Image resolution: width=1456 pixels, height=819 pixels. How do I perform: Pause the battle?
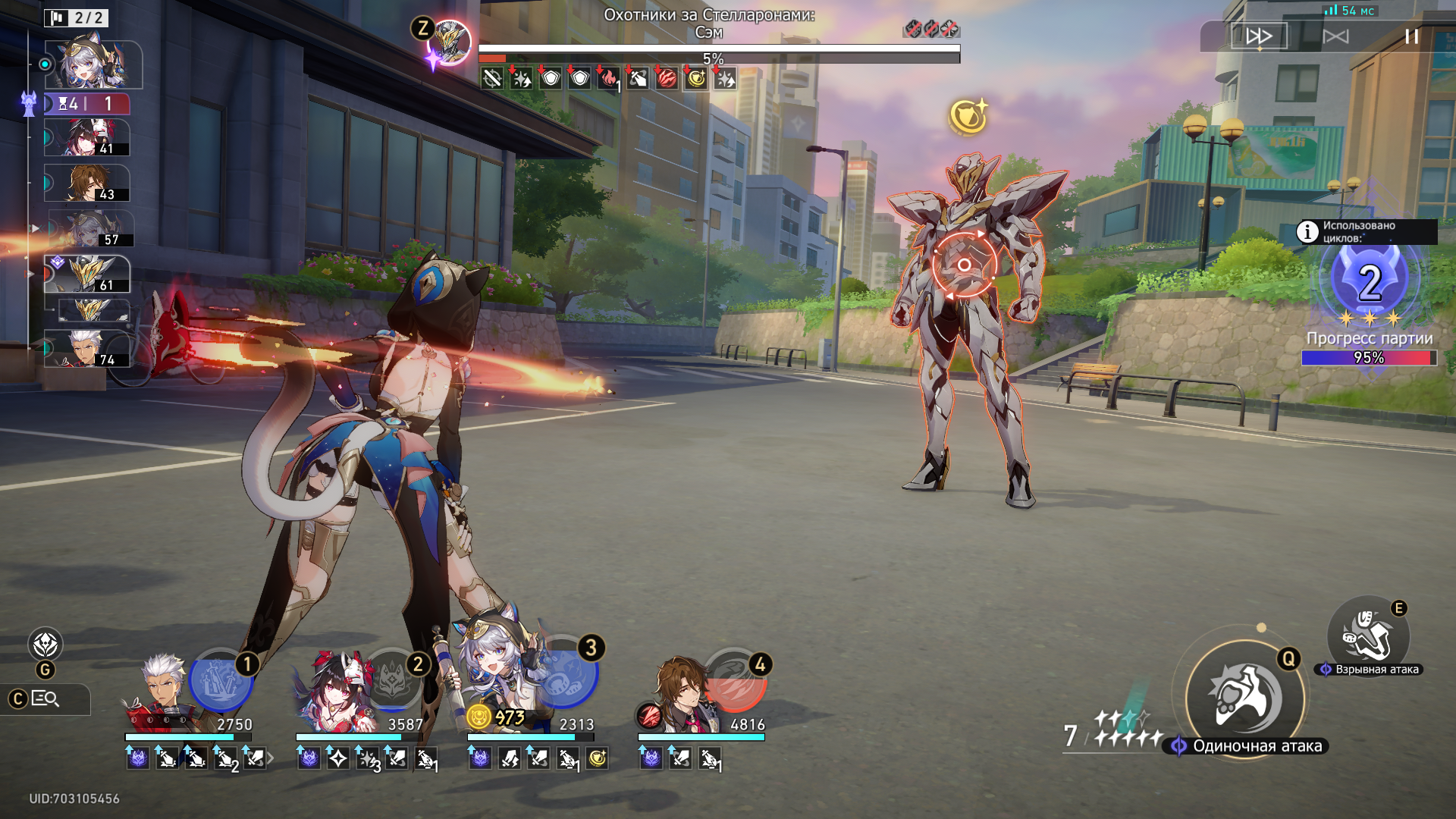click(1411, 36)
